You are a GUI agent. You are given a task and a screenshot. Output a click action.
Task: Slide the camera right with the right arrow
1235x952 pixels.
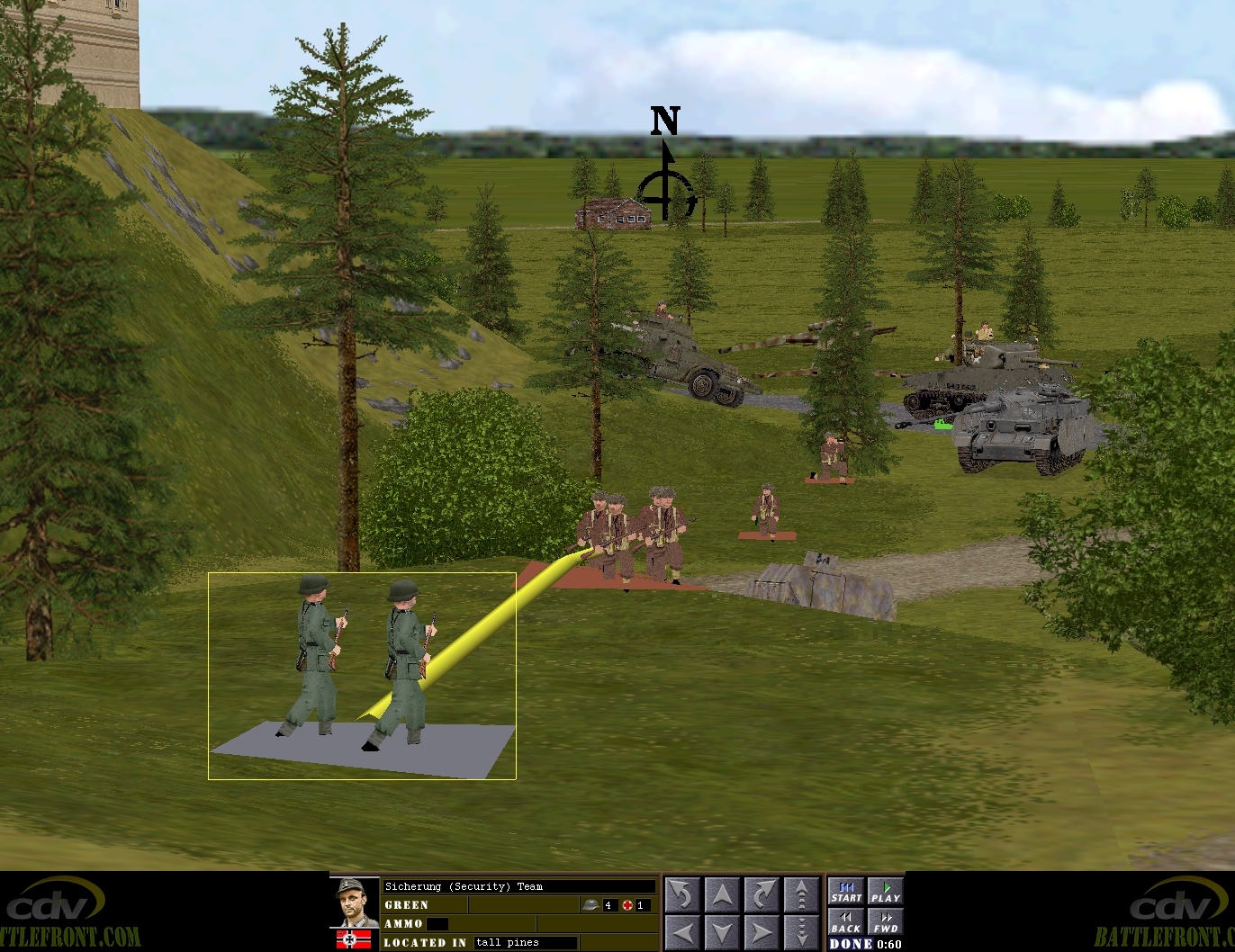tap(762, 932)
